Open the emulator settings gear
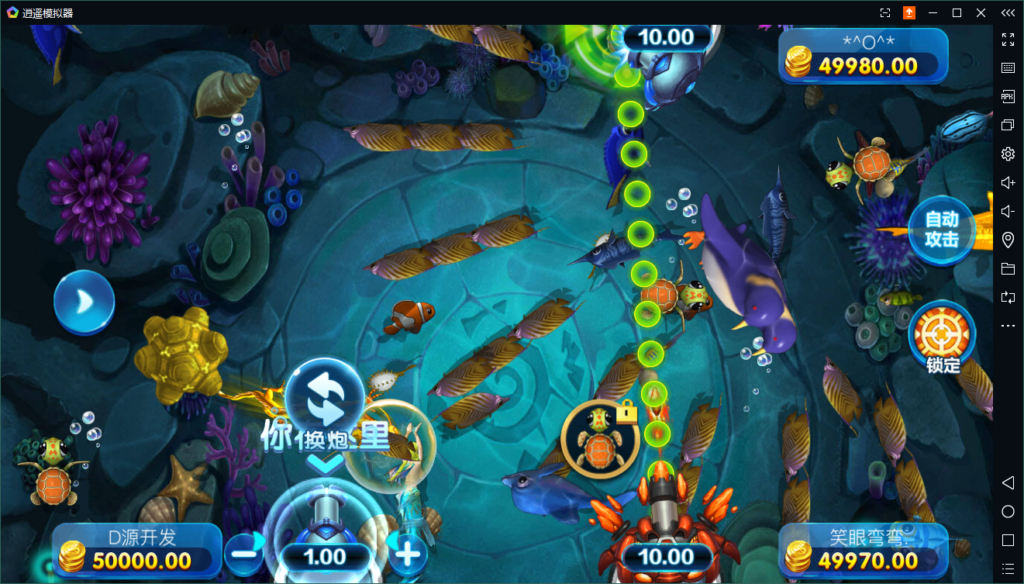Screen dimensions: 1024x584 click(x=1008, y=154)
